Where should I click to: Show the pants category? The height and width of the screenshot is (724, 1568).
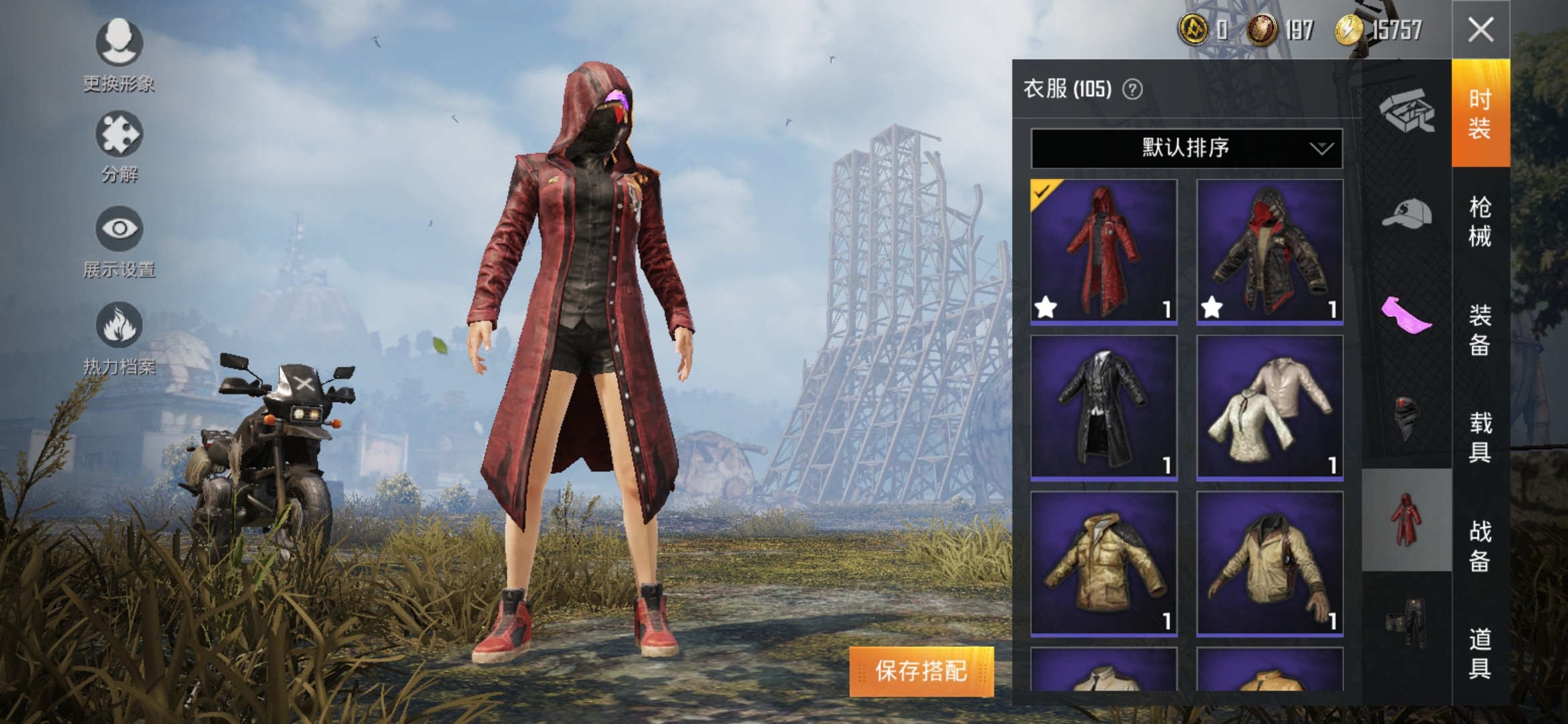(x=1407, y=623)
